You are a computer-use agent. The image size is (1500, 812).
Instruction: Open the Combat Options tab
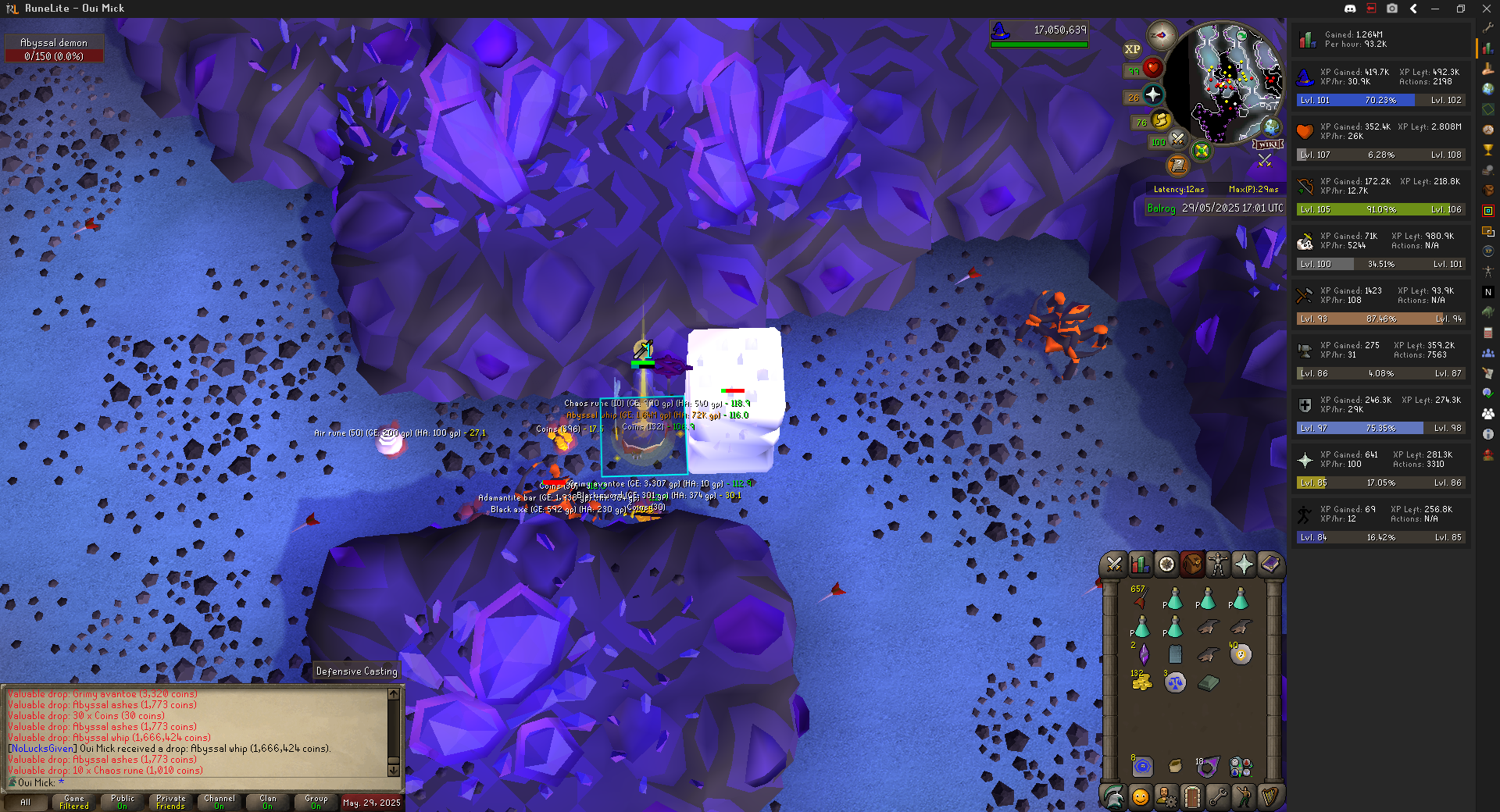coord(1114,564)
